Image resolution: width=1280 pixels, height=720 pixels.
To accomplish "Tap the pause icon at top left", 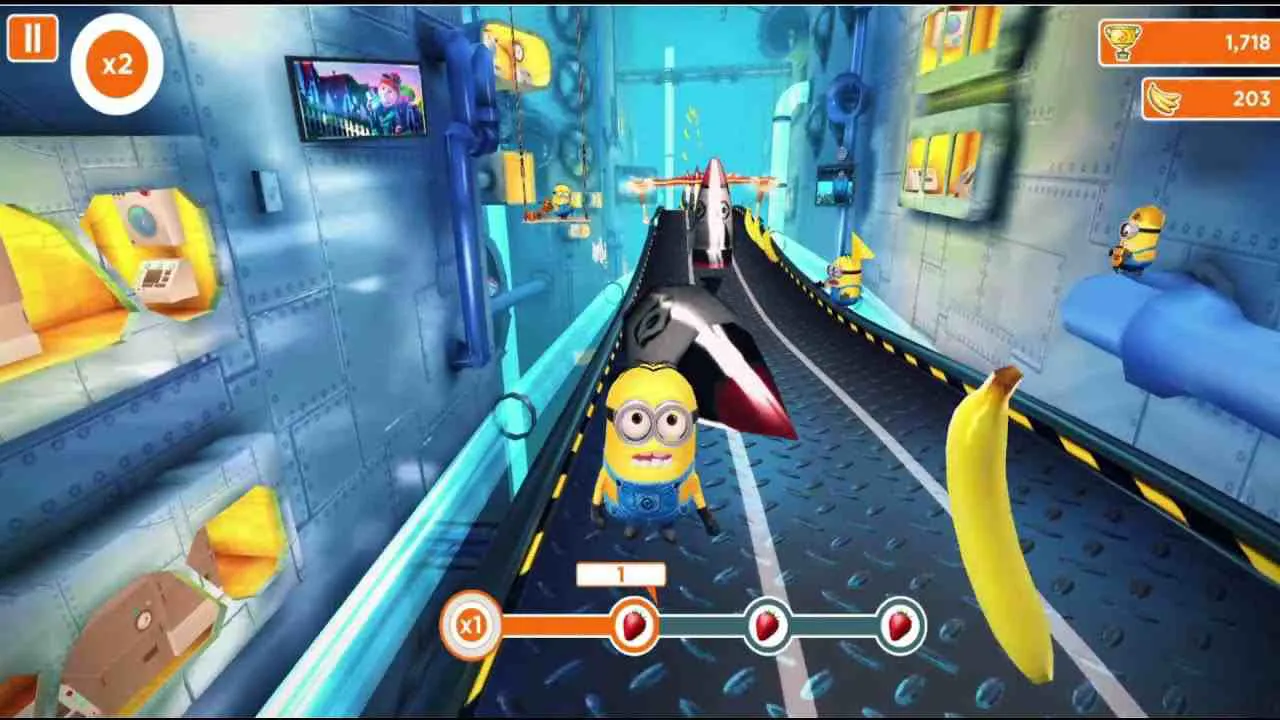I will coord(34,38).
